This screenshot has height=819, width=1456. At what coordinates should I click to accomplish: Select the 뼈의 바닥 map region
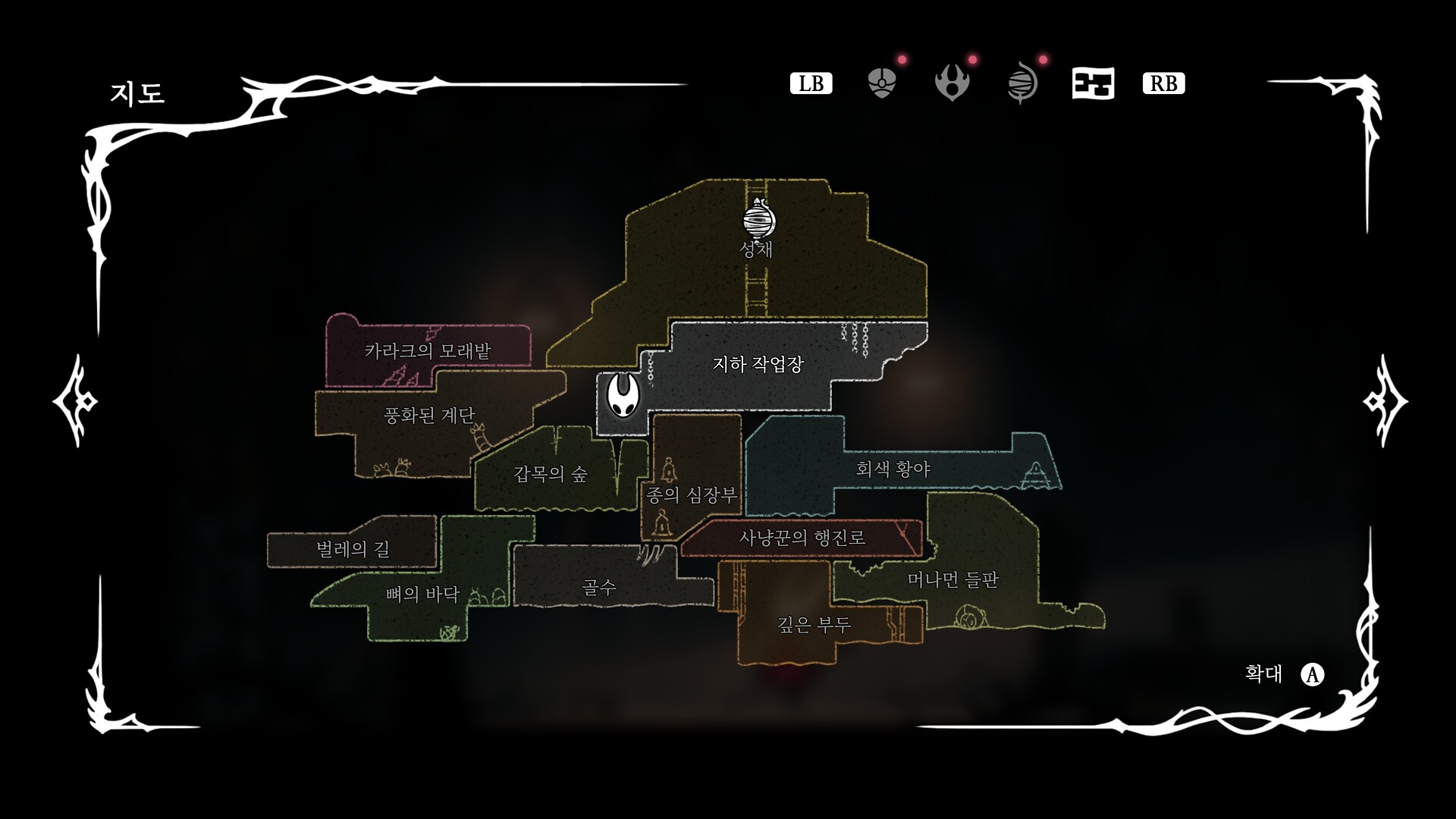422,595
